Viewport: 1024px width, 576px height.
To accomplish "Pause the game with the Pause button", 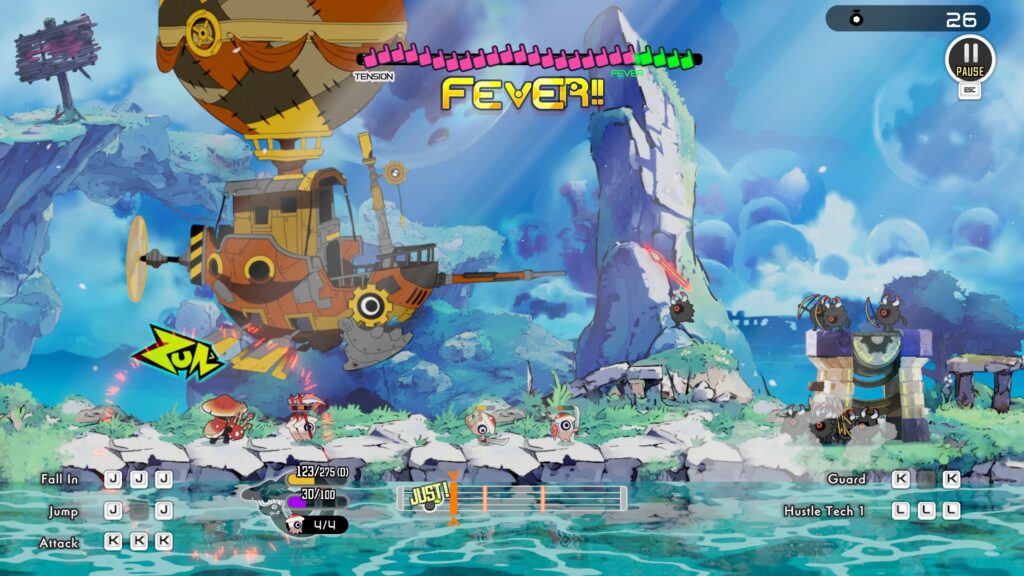I will tap(969, 58).
